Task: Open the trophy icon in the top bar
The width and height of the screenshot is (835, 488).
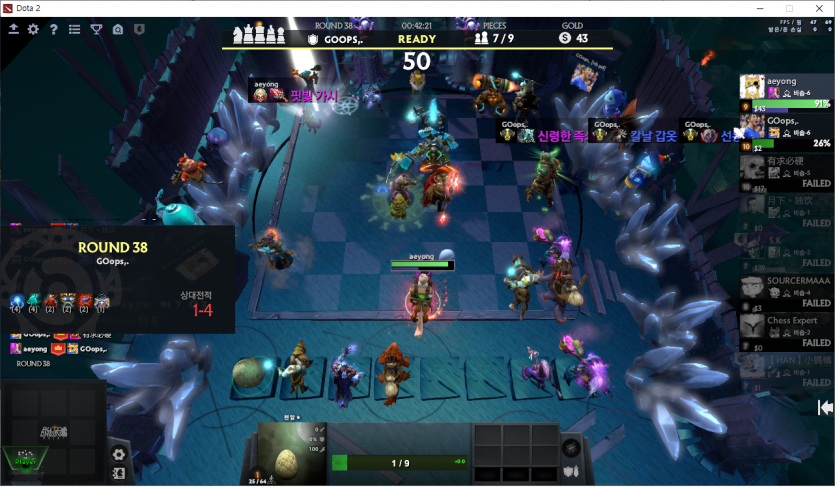Action: click(96, 30)
